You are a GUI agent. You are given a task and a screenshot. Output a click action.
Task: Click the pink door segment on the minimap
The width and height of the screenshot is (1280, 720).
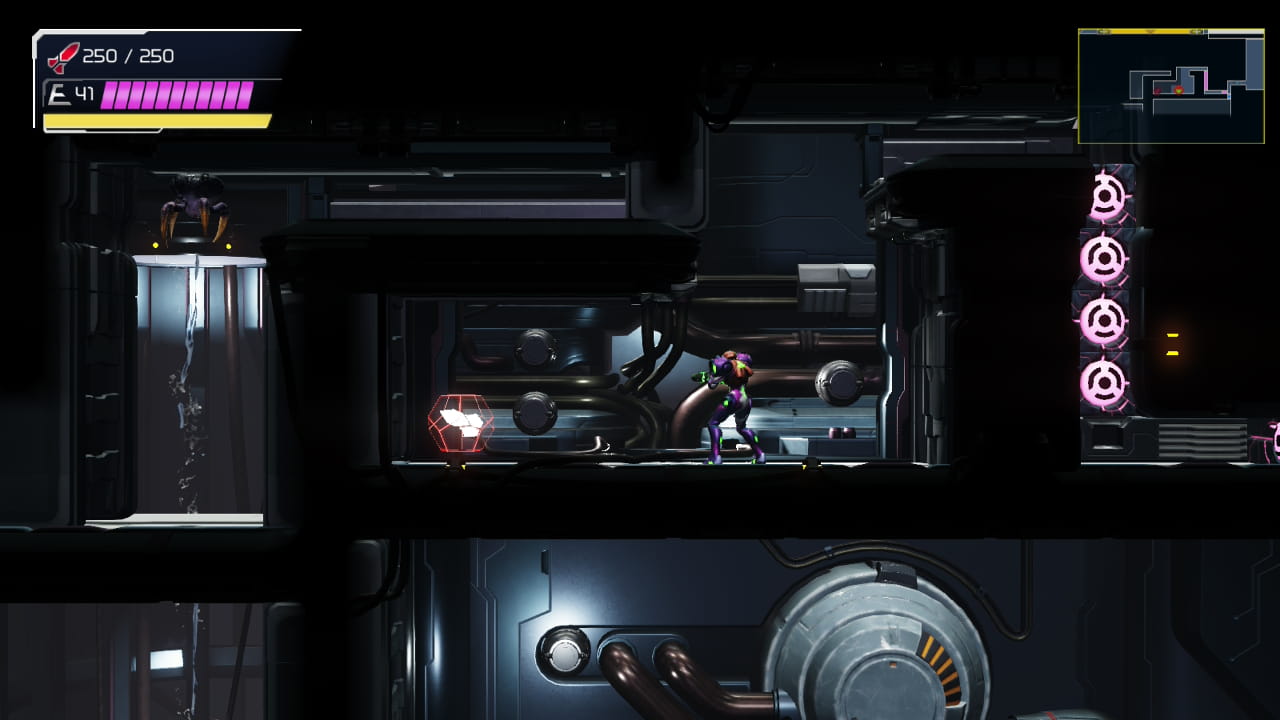coord(1207,81)
